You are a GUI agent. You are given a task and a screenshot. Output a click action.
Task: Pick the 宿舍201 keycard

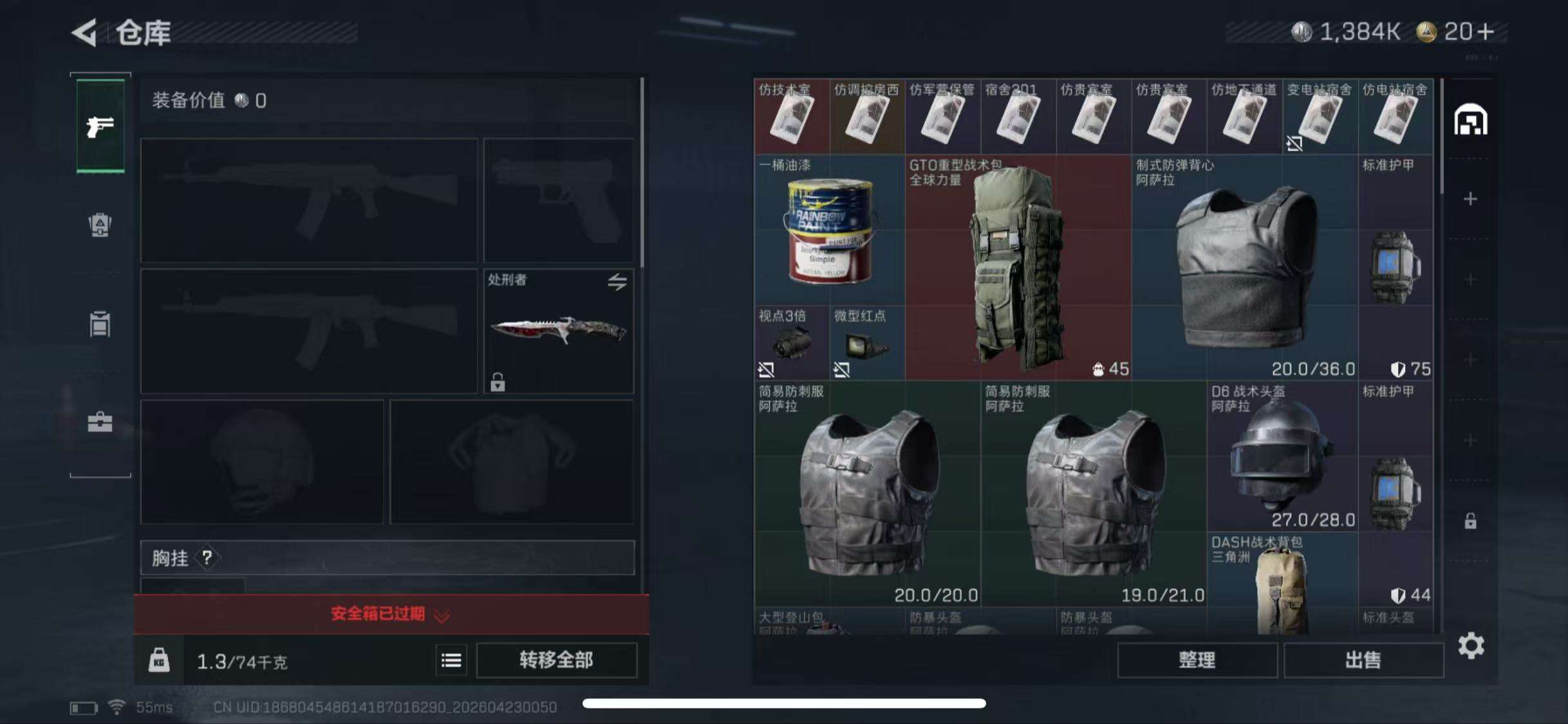click(1018, 116)
